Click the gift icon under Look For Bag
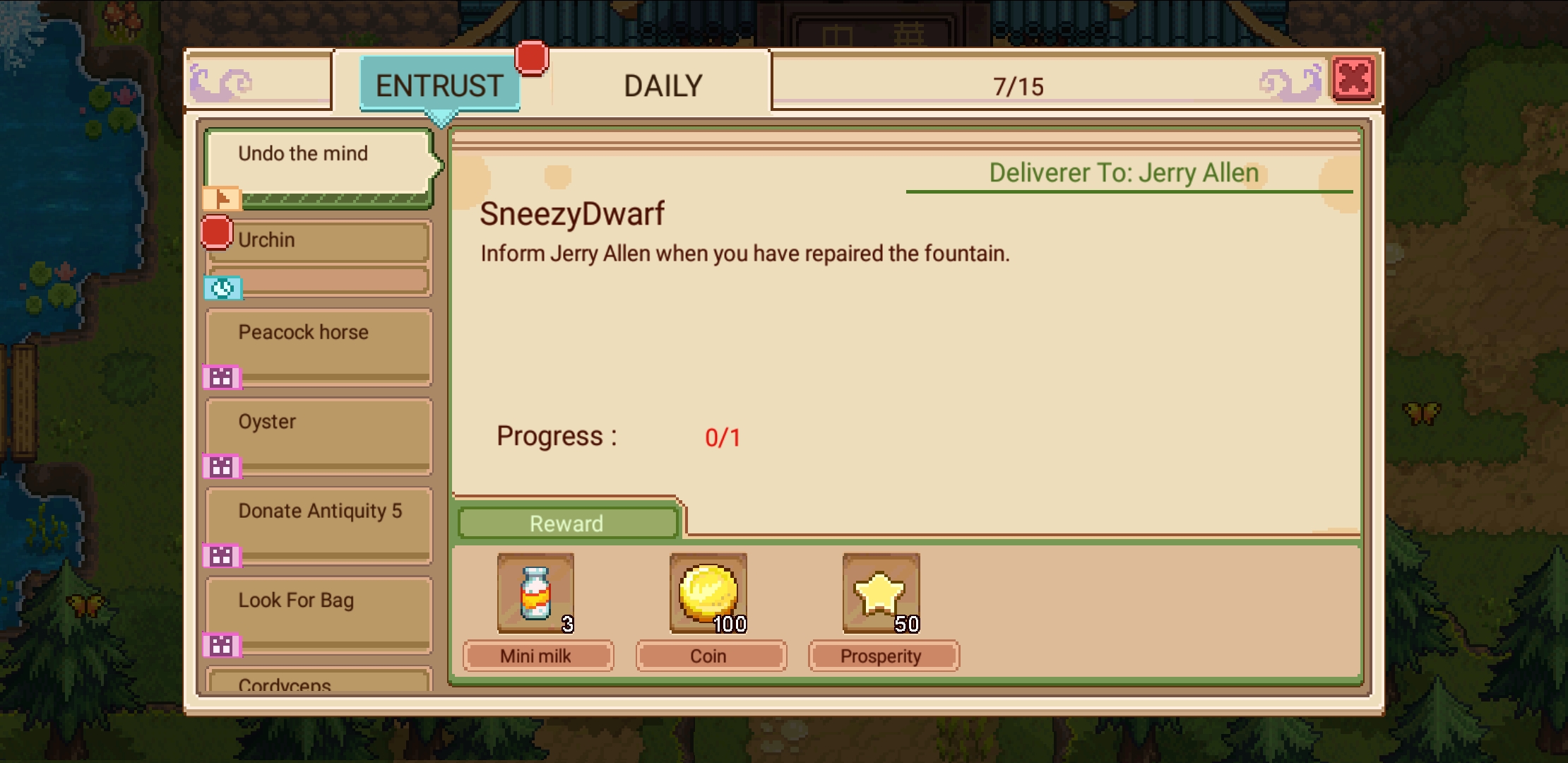 point(222,646)
